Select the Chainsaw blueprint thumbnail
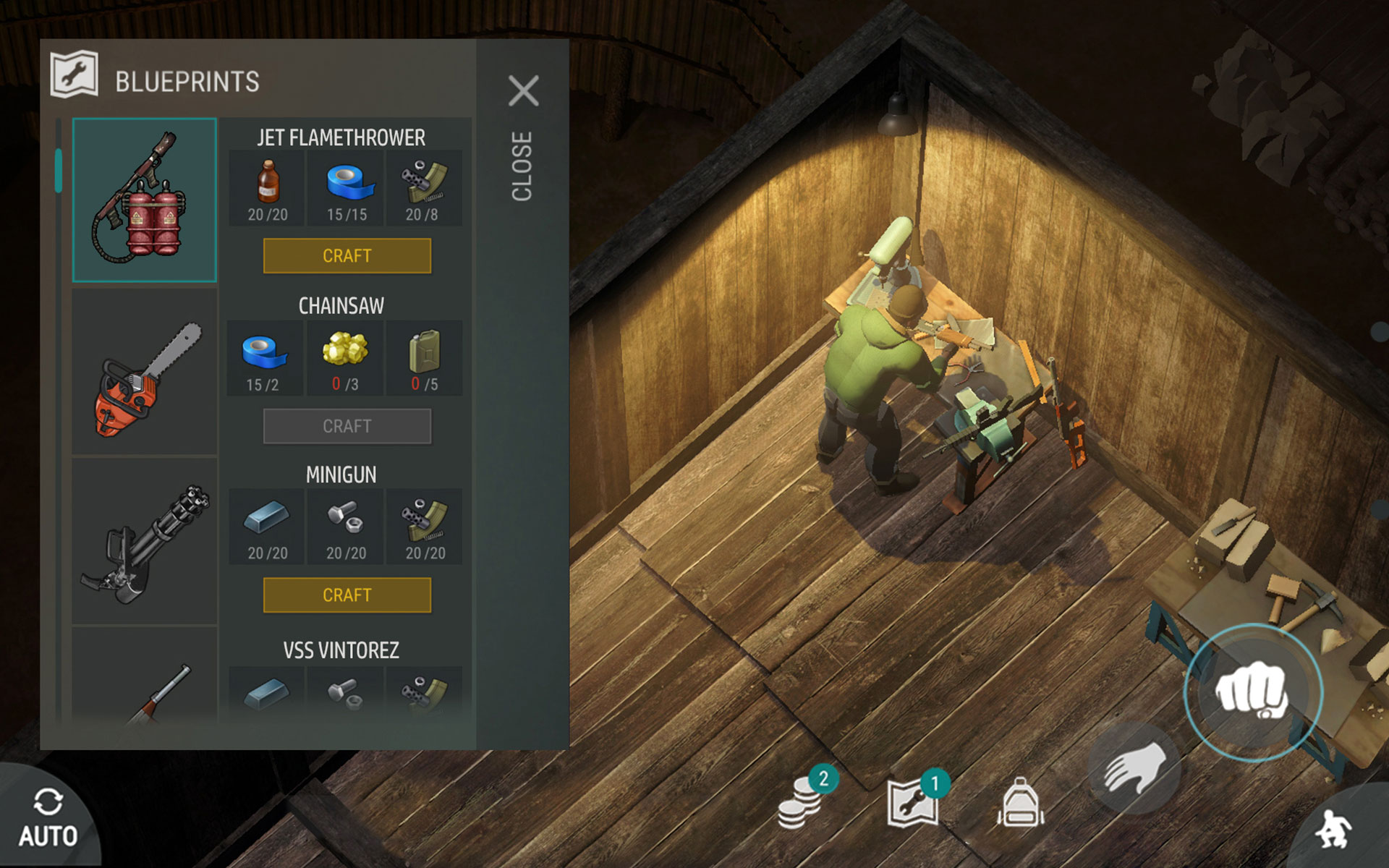This screenshot has width=1389, height=868. click(145, 373)
